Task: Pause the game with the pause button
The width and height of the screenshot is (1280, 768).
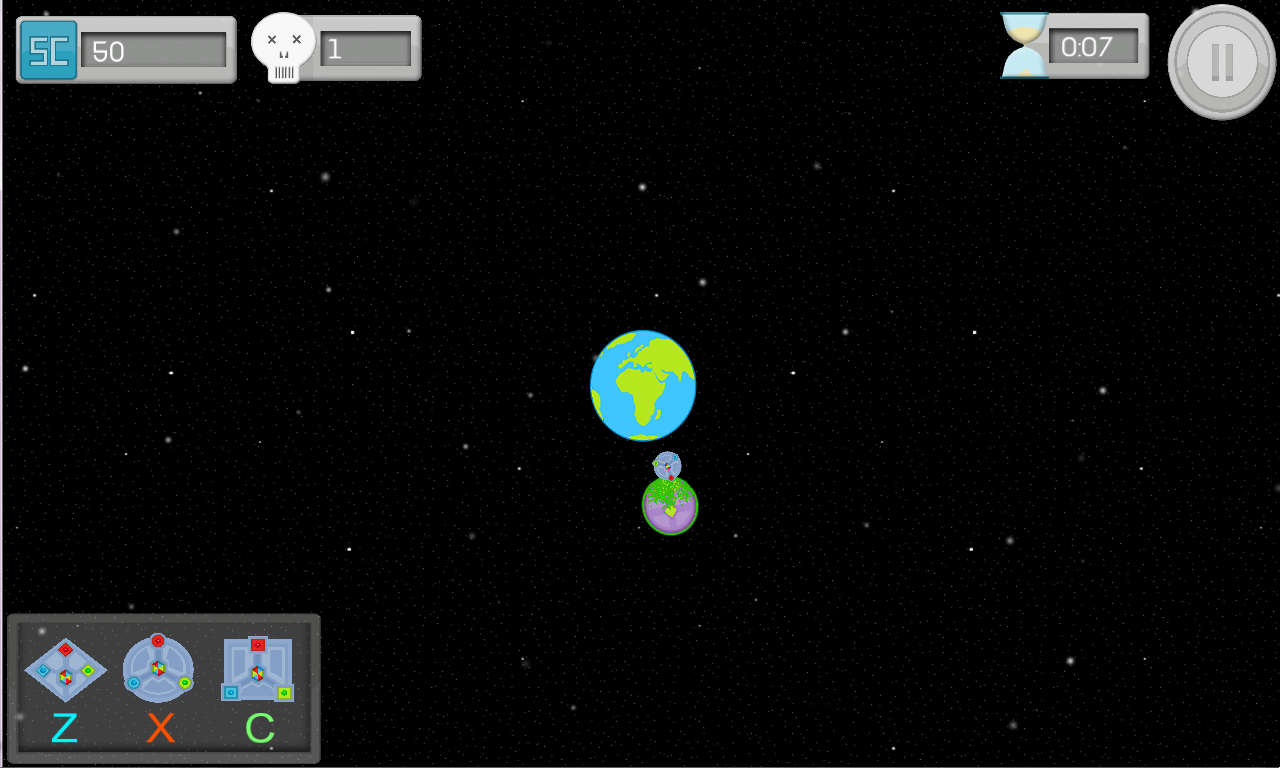Action: coord(1220,61)
